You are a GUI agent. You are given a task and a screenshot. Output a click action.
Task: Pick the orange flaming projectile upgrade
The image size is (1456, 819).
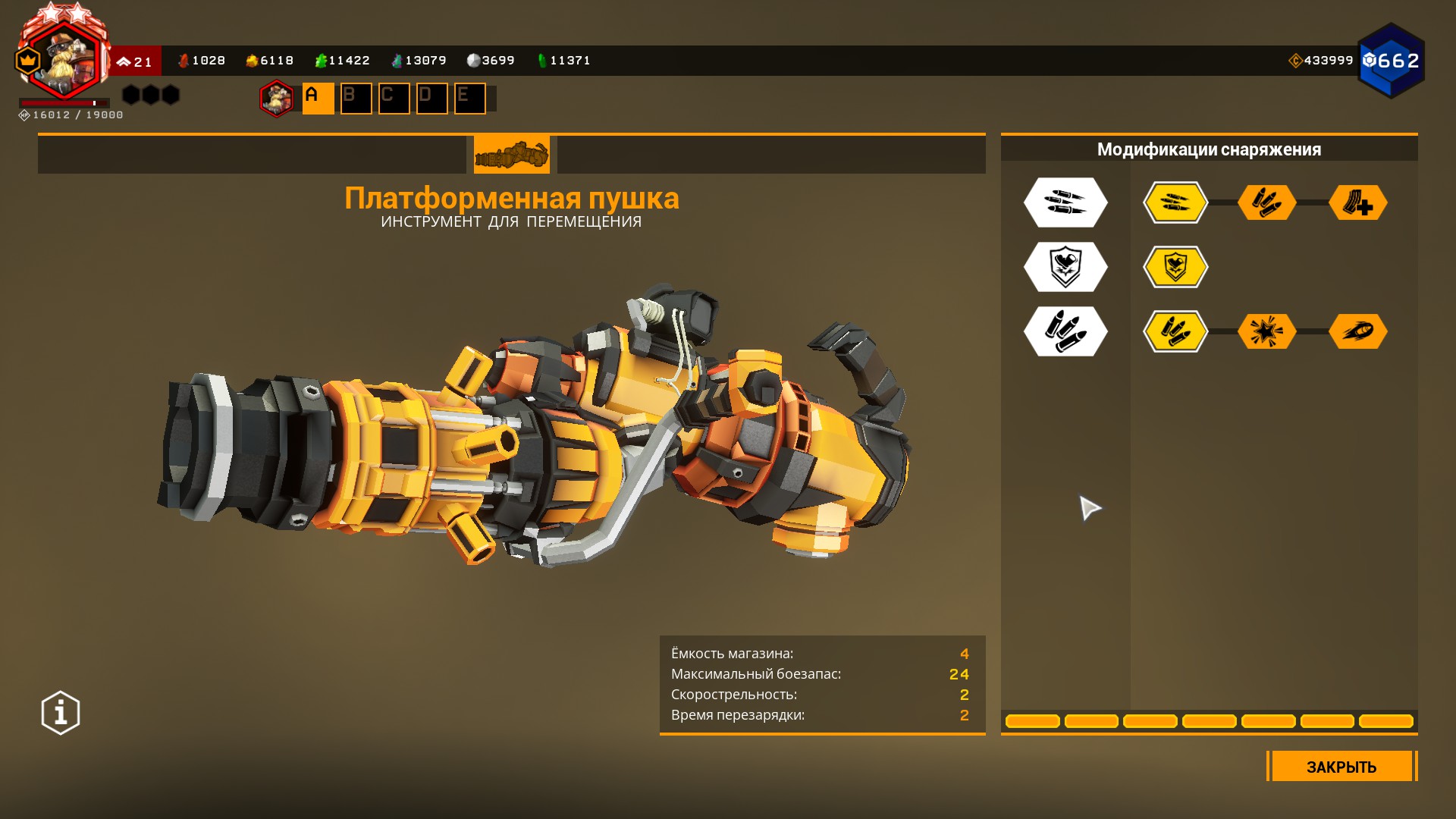click(x=1357, y=331)
